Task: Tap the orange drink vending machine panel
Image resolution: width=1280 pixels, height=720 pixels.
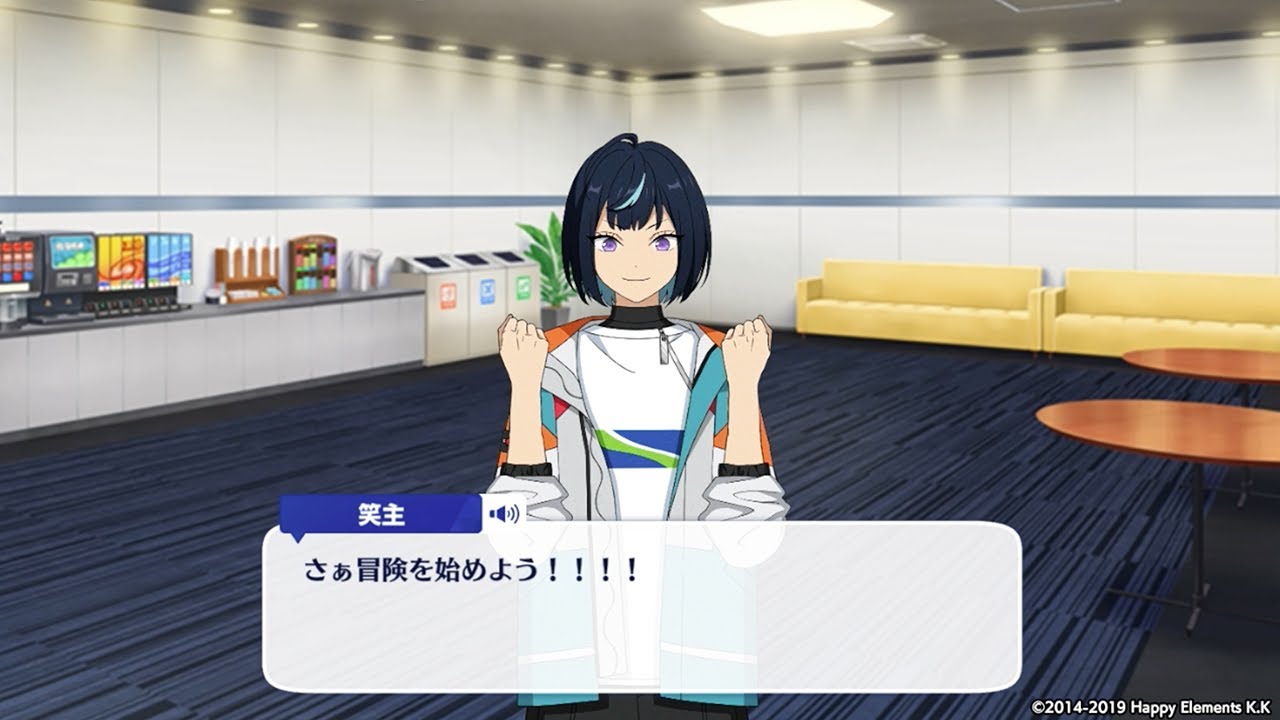Action: (x=122, y=262)
